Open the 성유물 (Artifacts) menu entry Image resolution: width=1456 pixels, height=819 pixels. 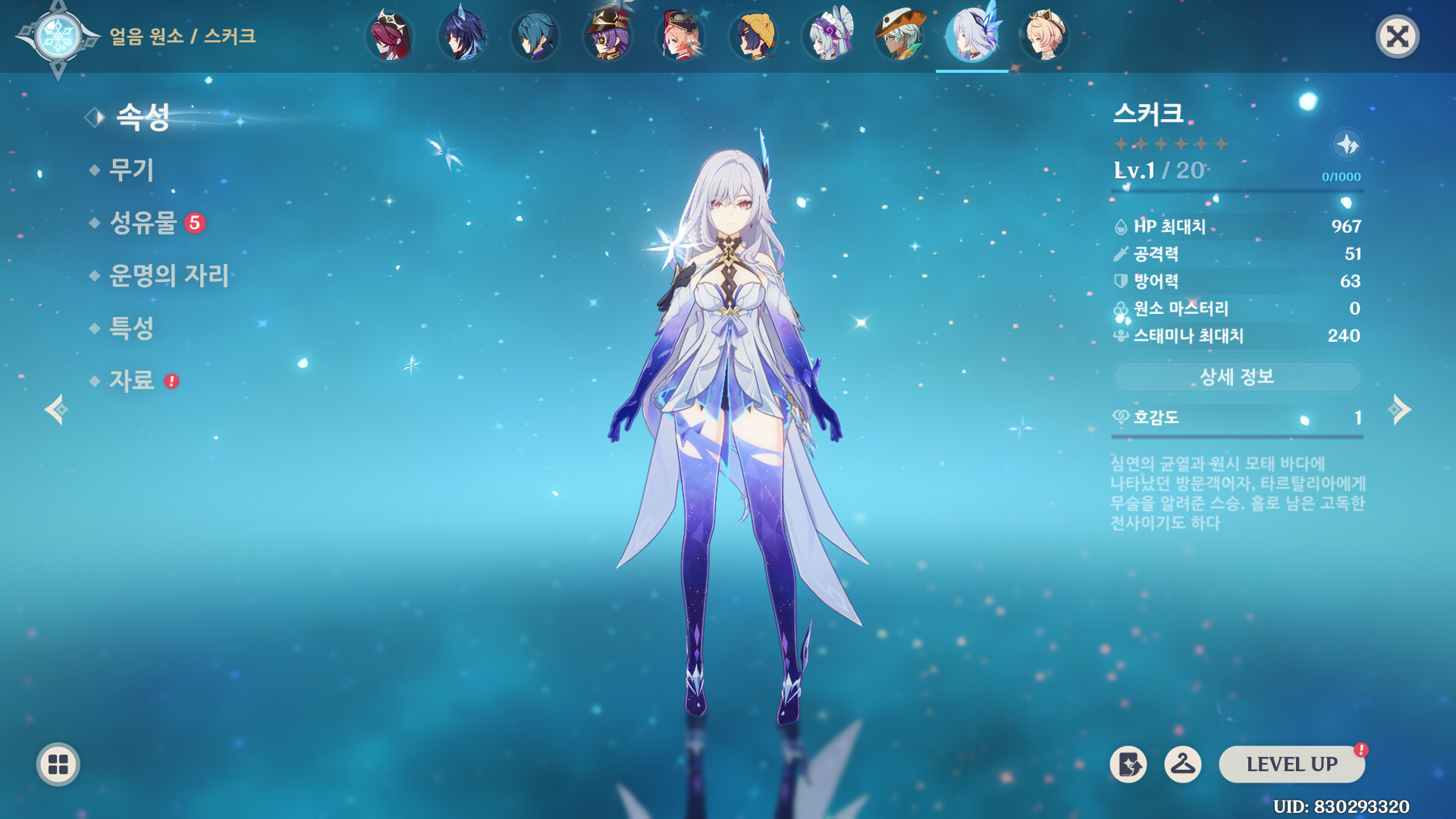143,223
